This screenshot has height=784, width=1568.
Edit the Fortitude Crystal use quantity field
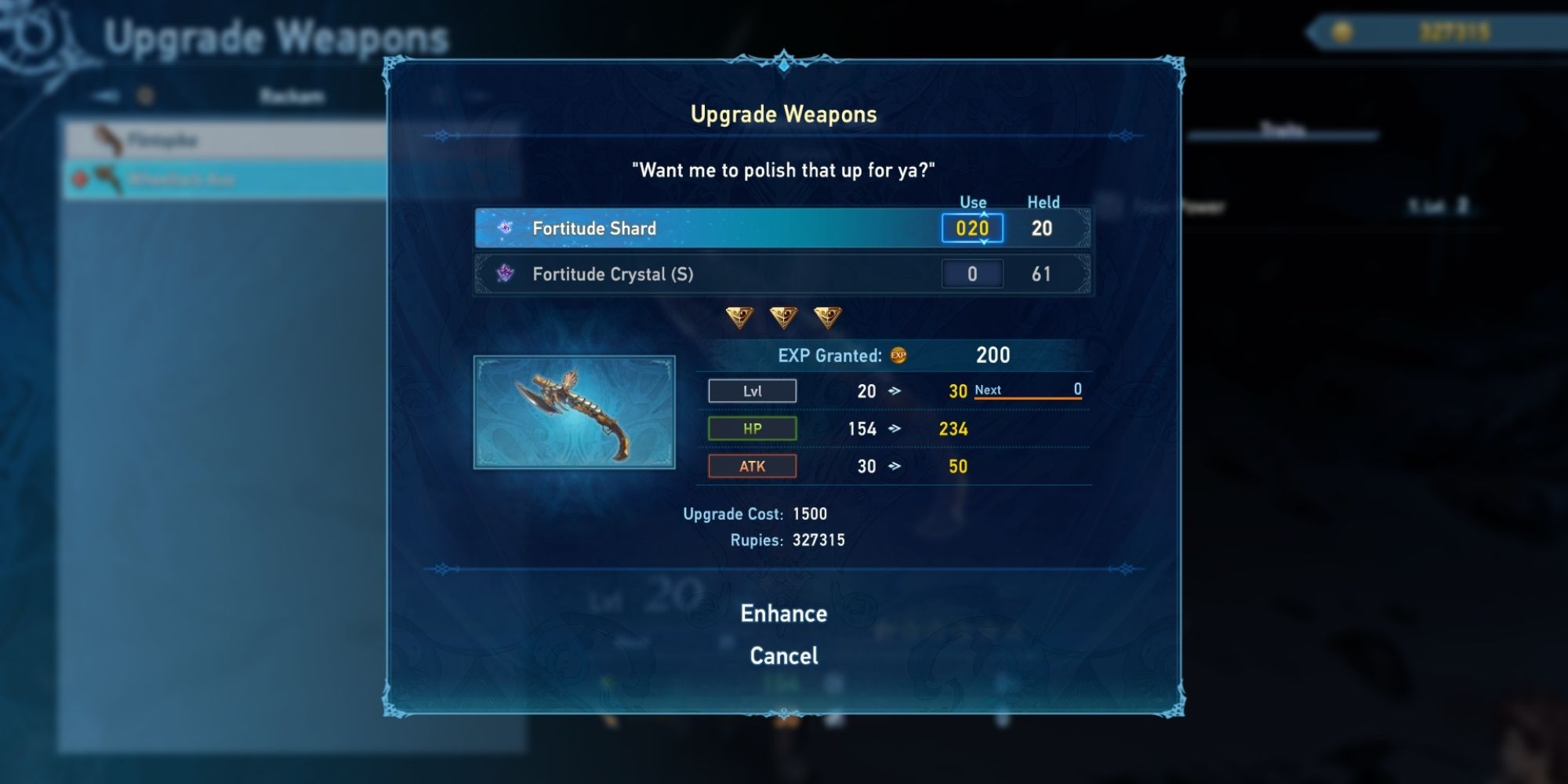tap(971, 274)
